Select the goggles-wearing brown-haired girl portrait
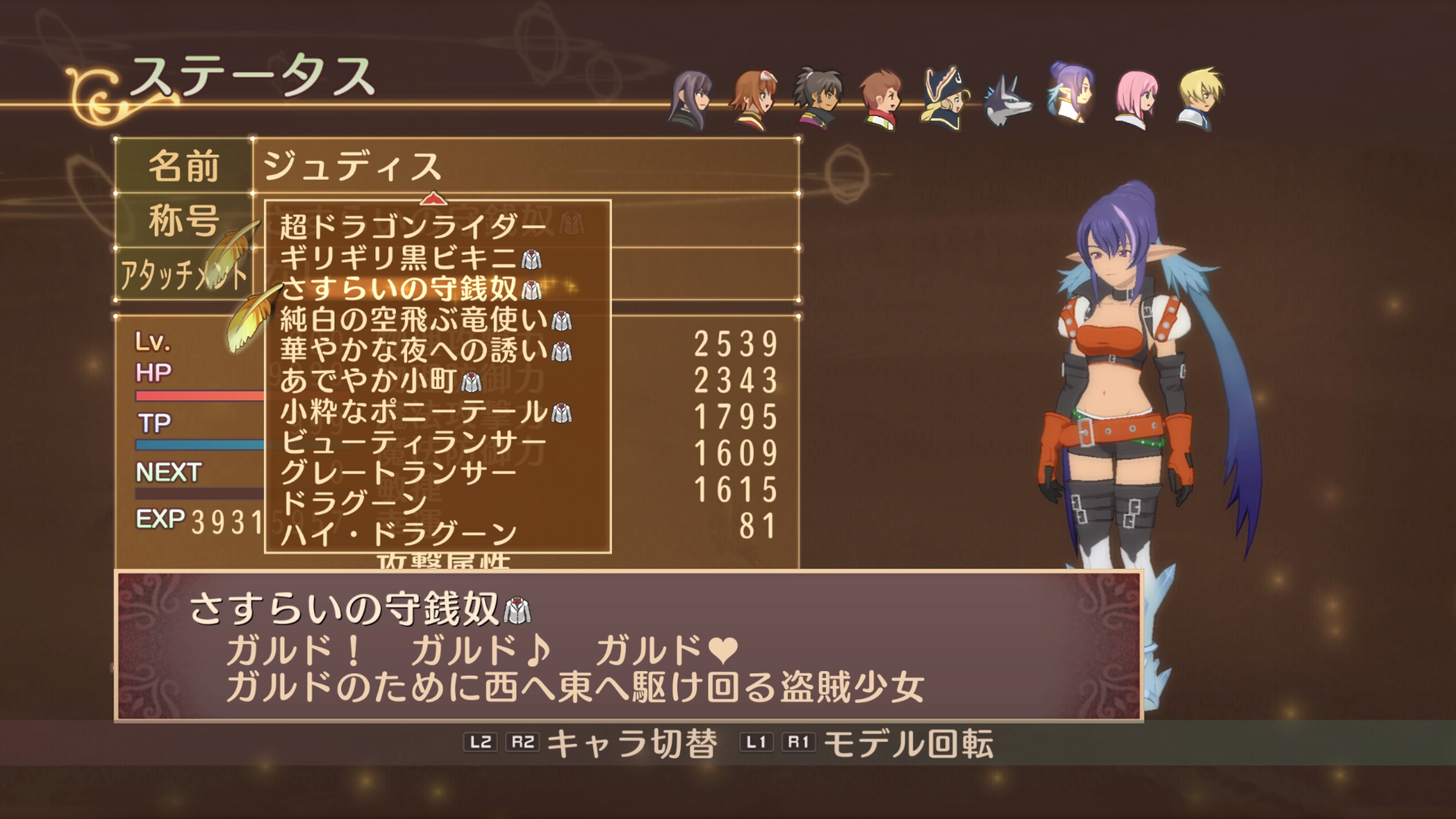 click(x=754, y=100)
